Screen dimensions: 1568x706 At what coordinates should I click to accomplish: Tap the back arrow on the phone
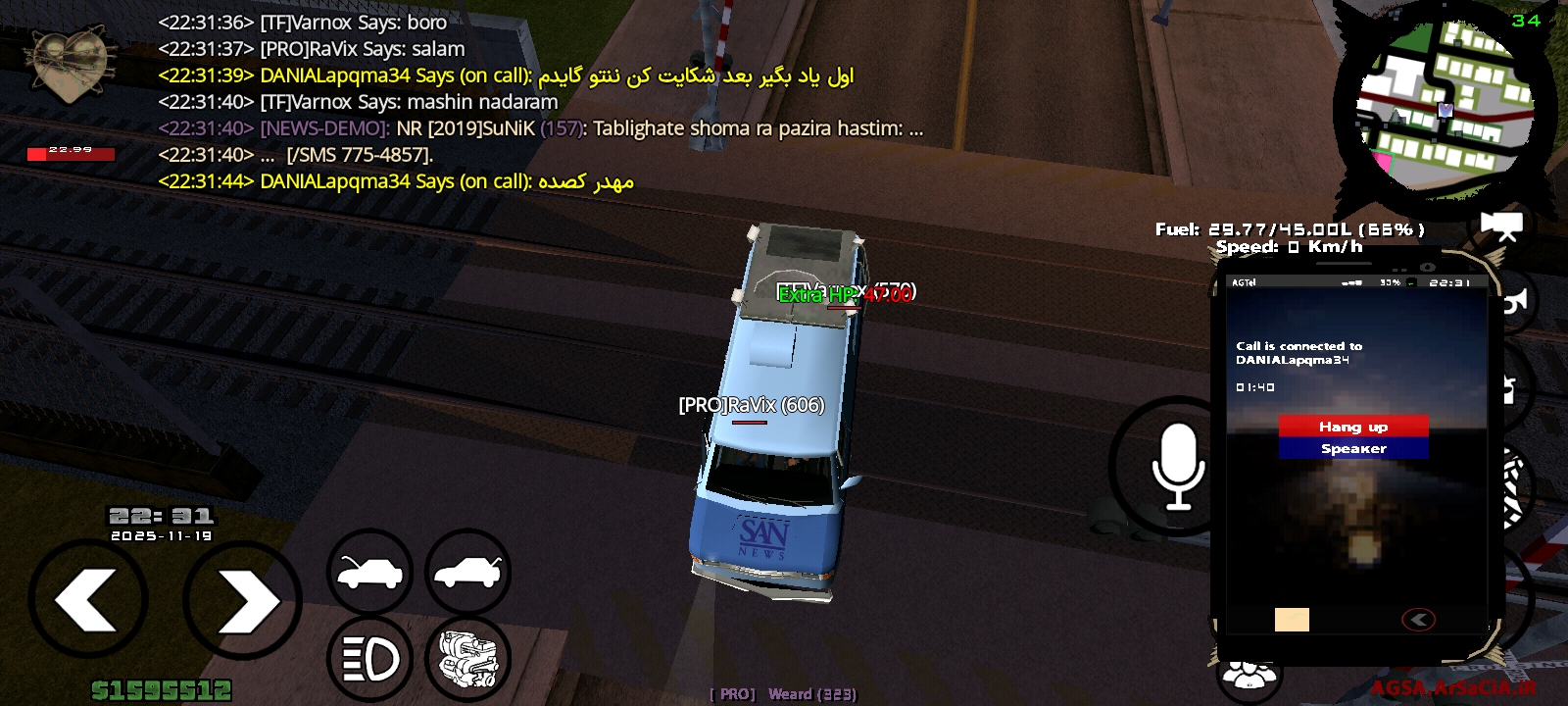pos(1418,618)
